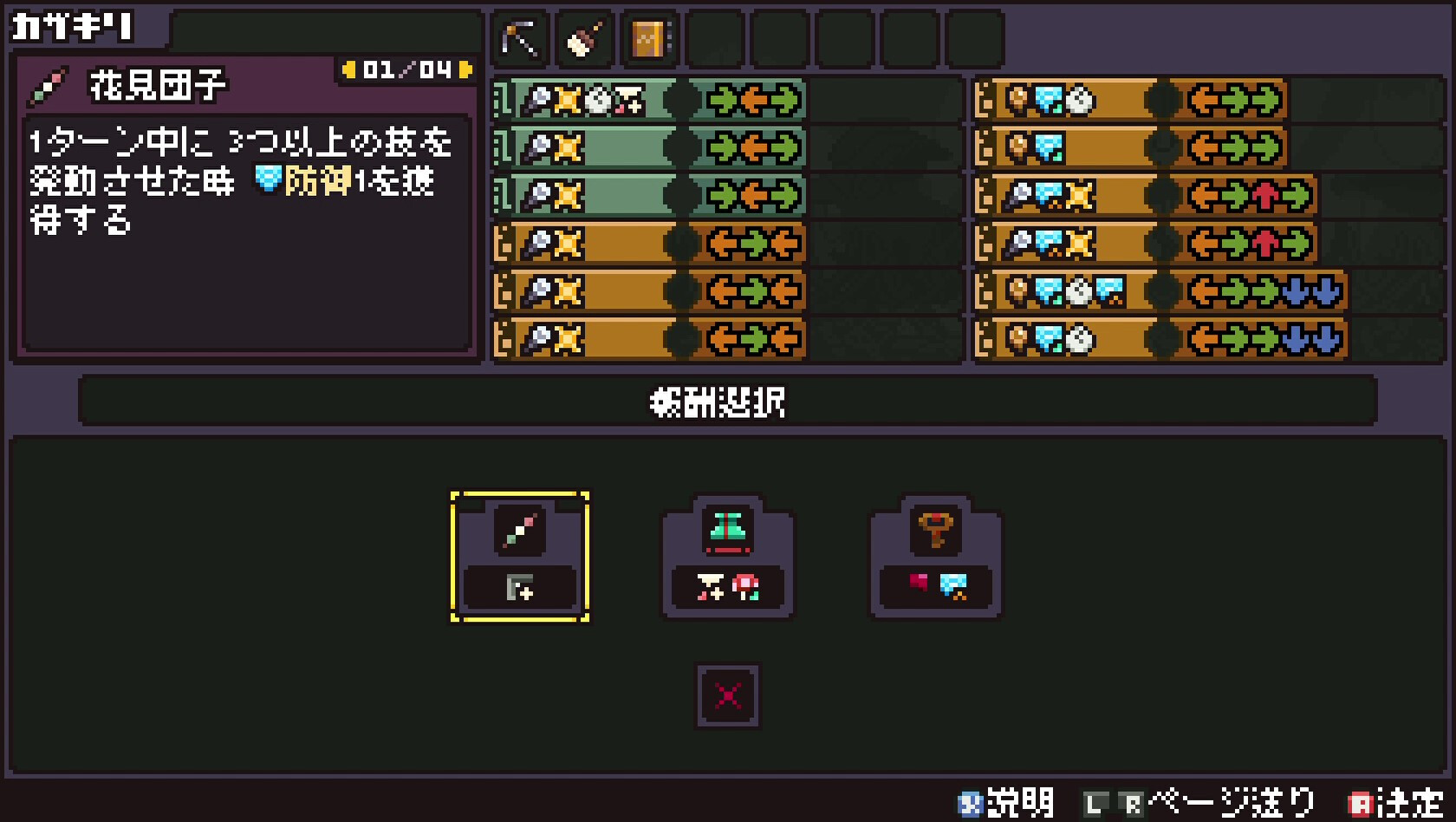Click the 報酬選択 header bar
This screenshot has width=1456, height=822.
(726, 401)
